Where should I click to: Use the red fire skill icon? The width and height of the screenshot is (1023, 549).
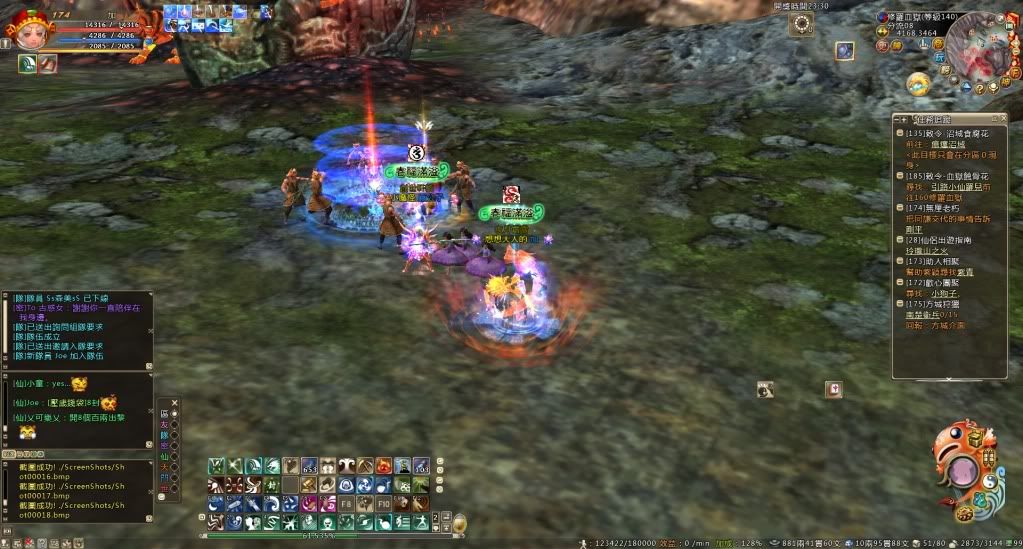point(384,466)
